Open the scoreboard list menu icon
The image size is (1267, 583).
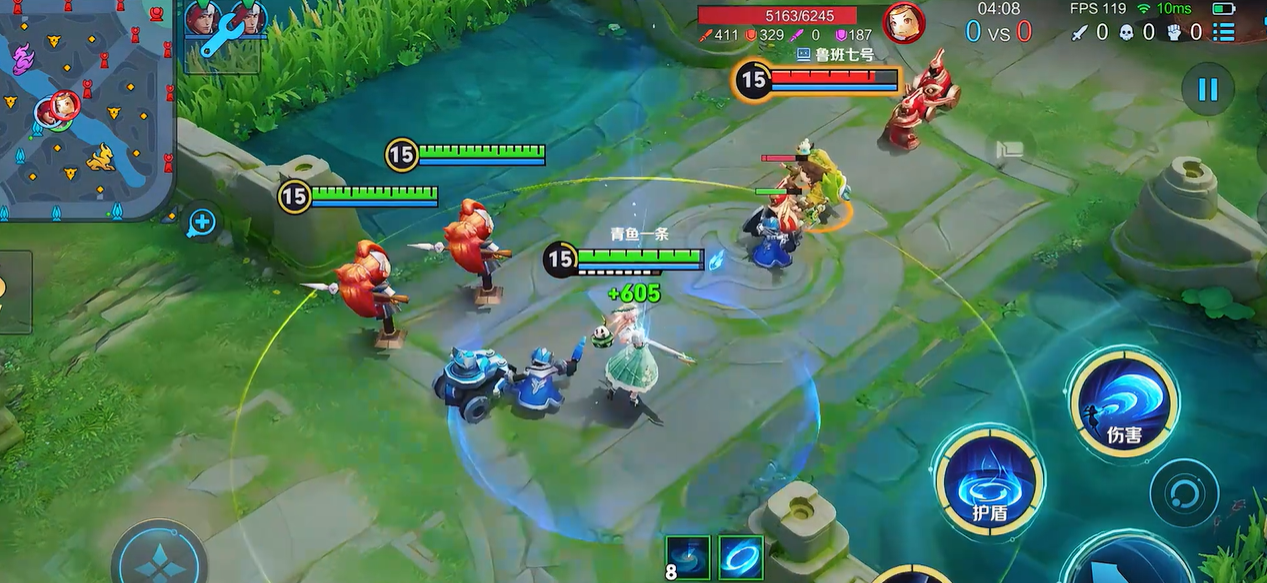1223,32
